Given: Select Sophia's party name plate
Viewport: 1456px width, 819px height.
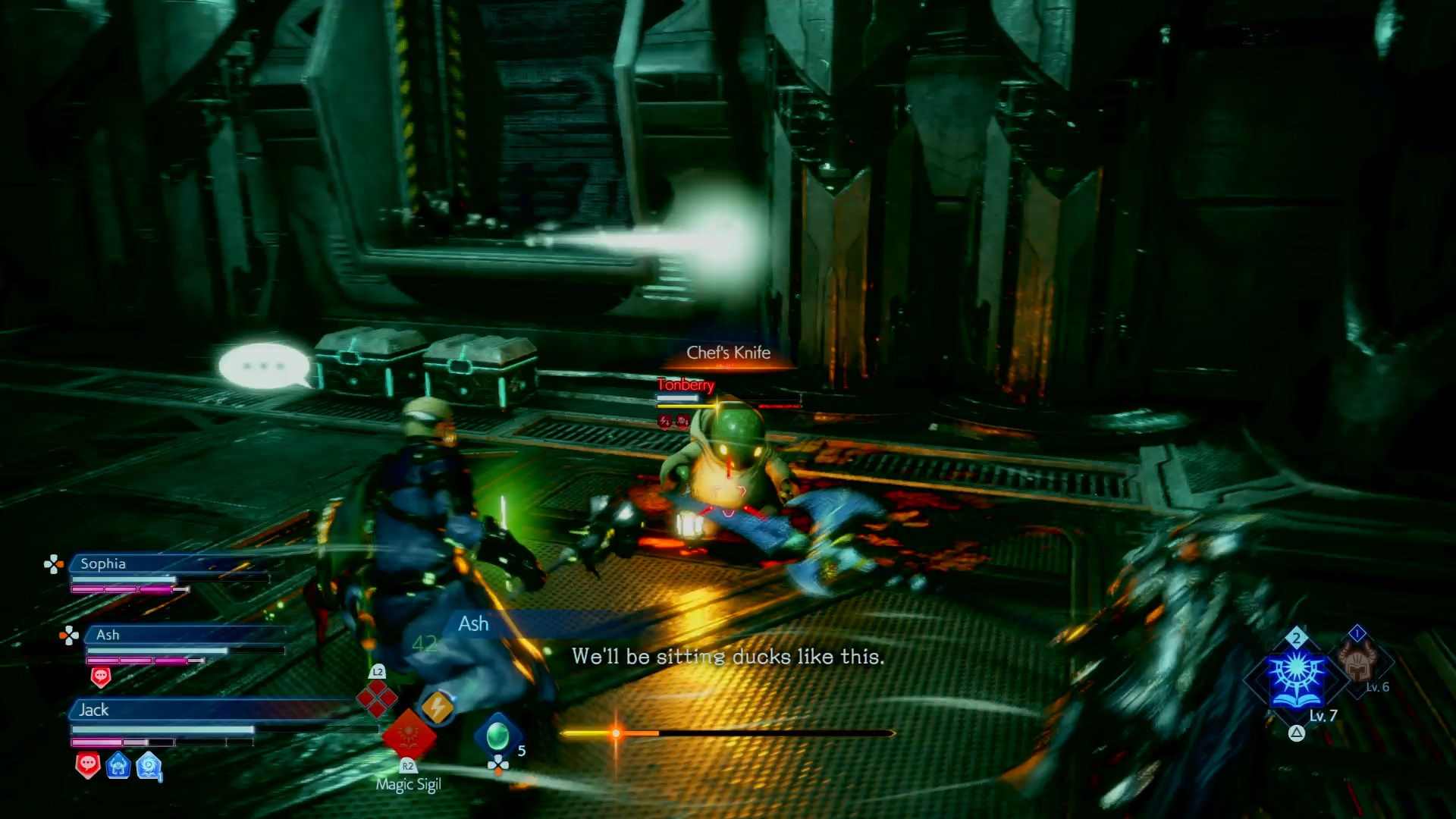Looking at the screenshot, I should (103, 563).
